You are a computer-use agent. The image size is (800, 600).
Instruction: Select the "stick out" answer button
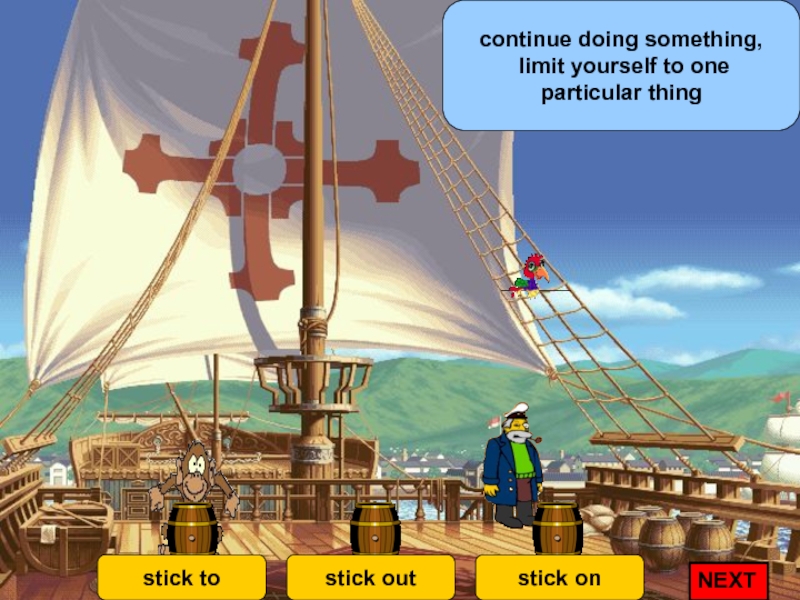click(x=370, y=578)
